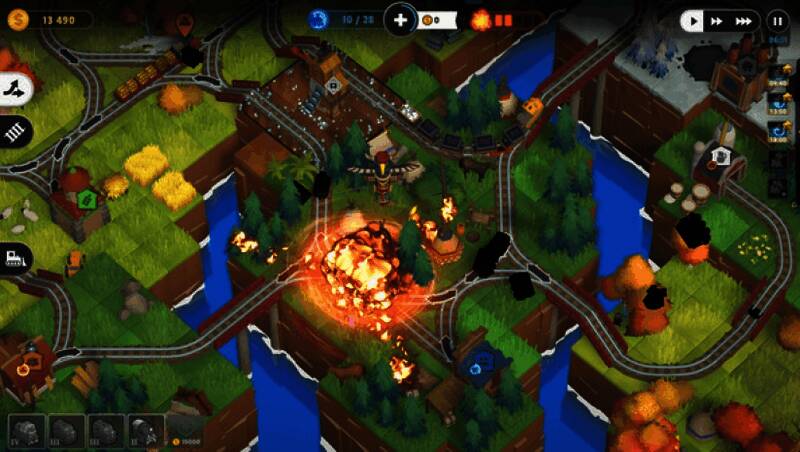This screenshot has width=800, height=452.
Task: Open the locomotive menu button
Action: (14, 257)
